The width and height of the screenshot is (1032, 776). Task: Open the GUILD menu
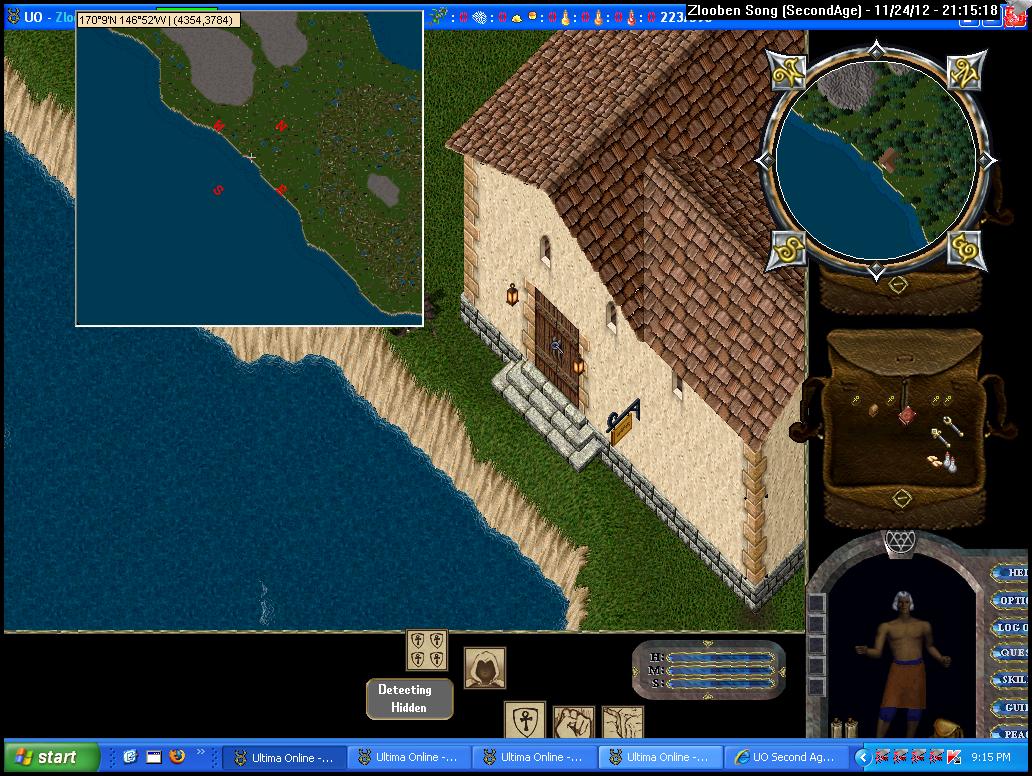[x=1012, y=707]
